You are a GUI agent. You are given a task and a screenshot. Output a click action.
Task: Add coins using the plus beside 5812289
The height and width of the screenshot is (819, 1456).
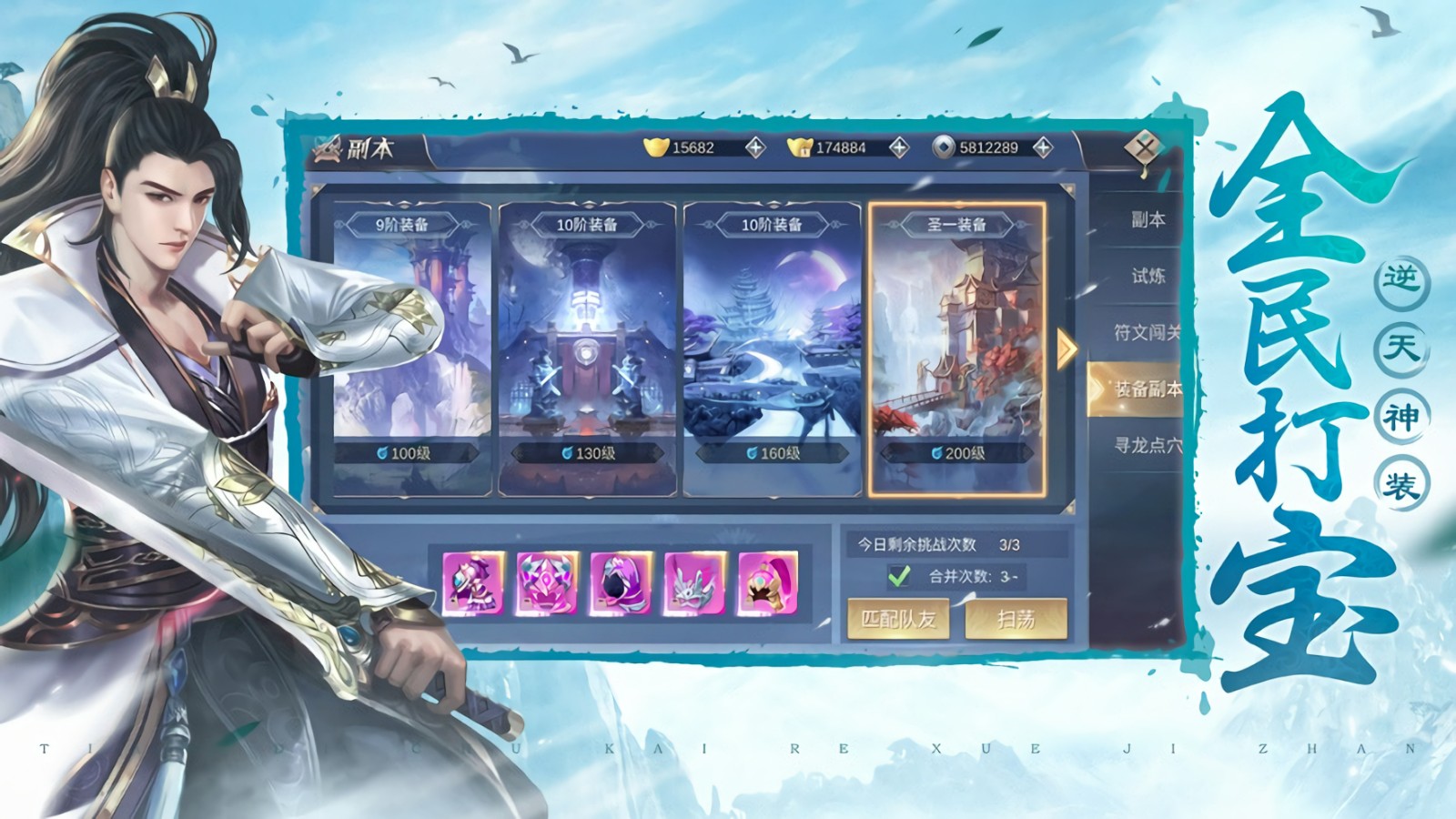pyautogui.click(x=1043, y=147)
